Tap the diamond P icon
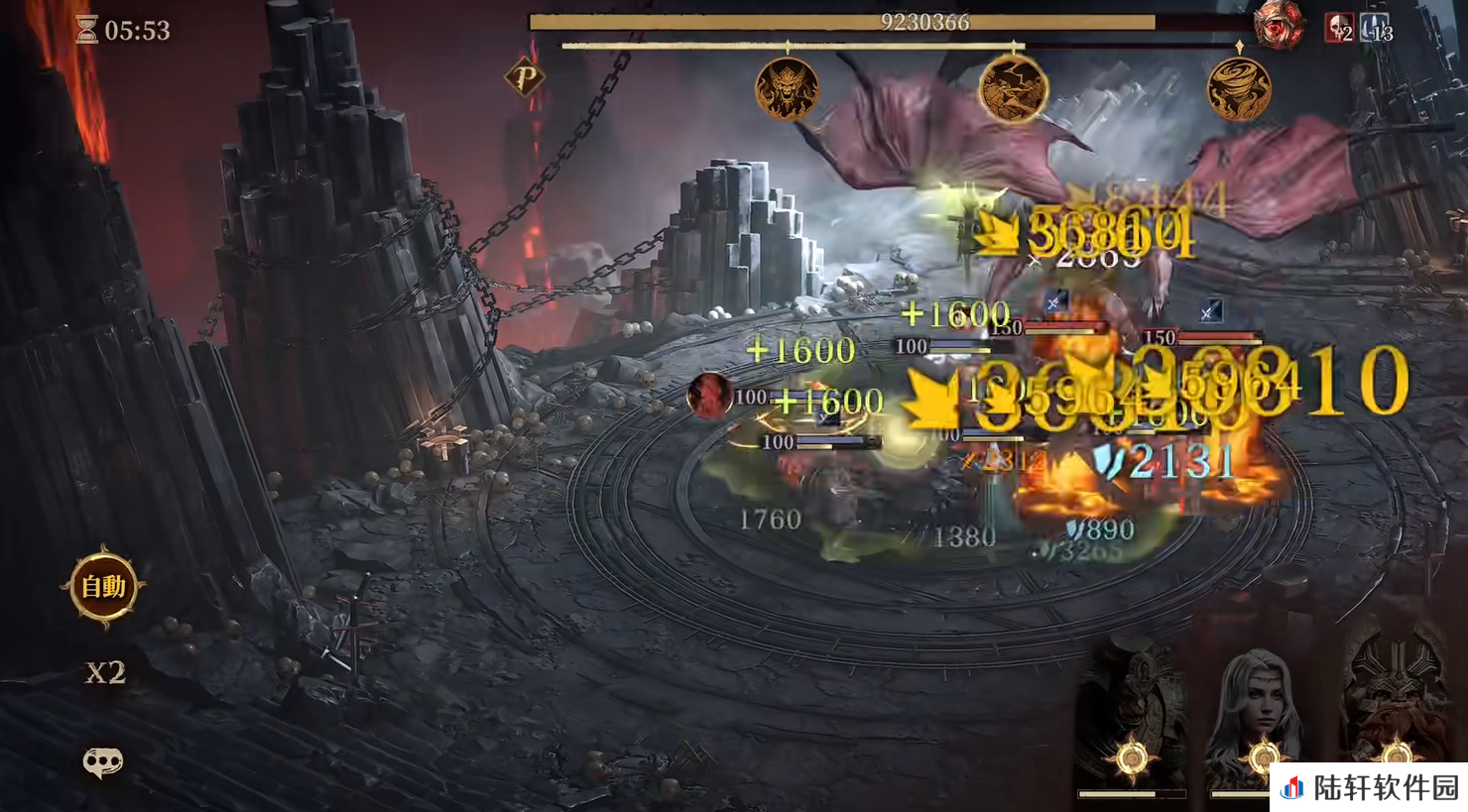This screenshot has width=1468, height=812. [525, 76]
